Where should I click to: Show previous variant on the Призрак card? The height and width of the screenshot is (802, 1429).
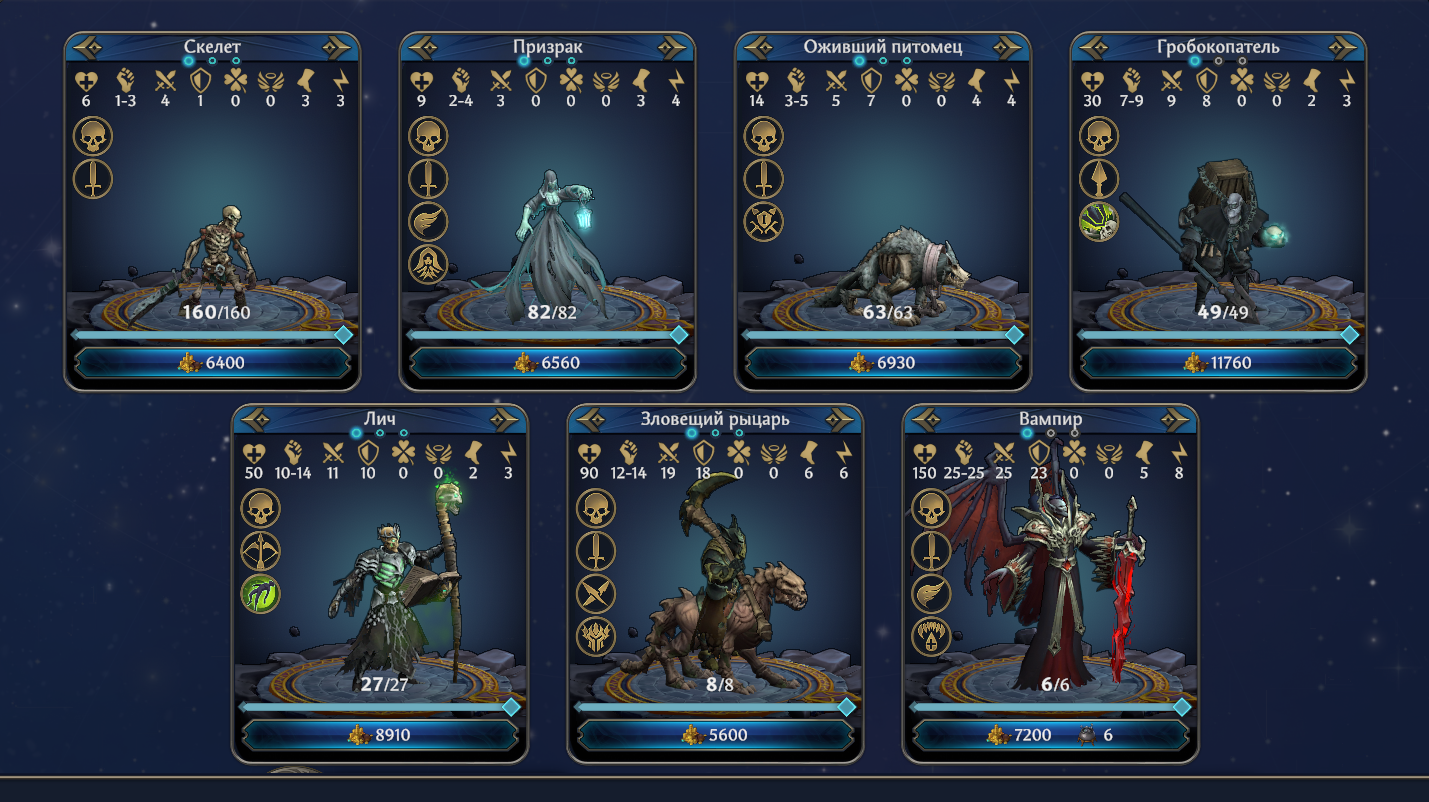[x=422, y=47]
